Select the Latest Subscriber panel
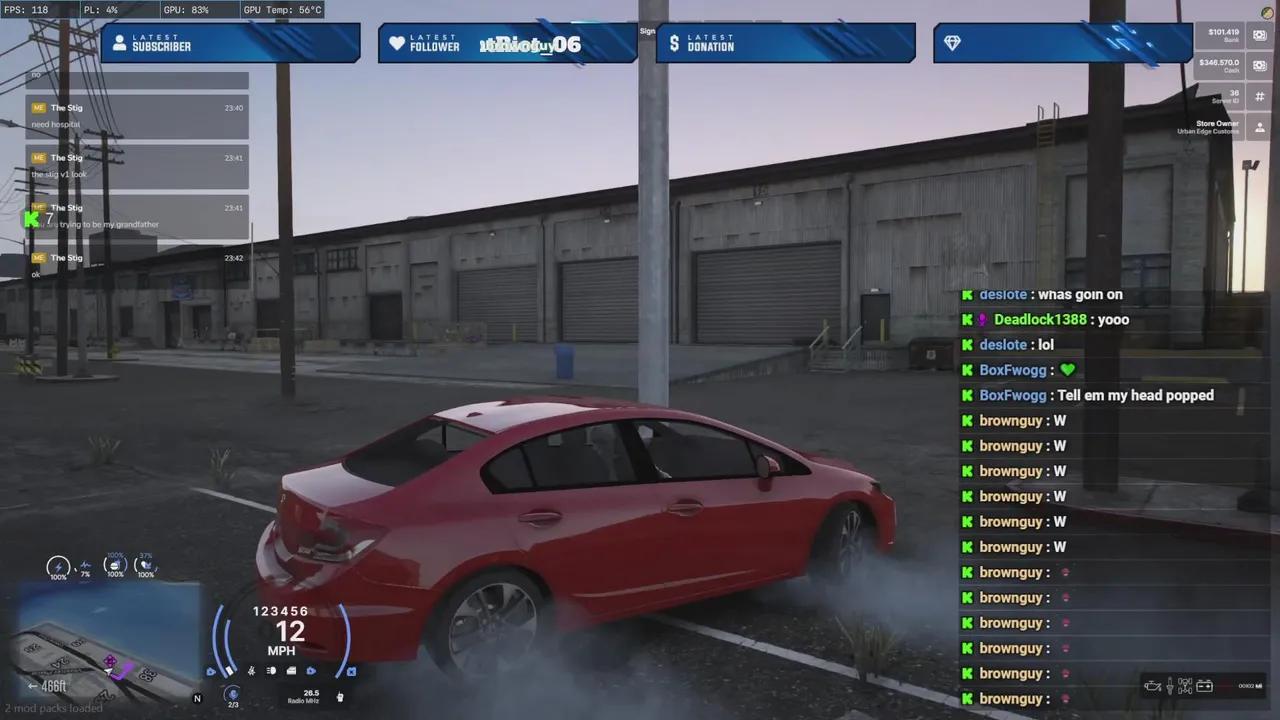The image size is (1280, 720). tap(230, 42)
